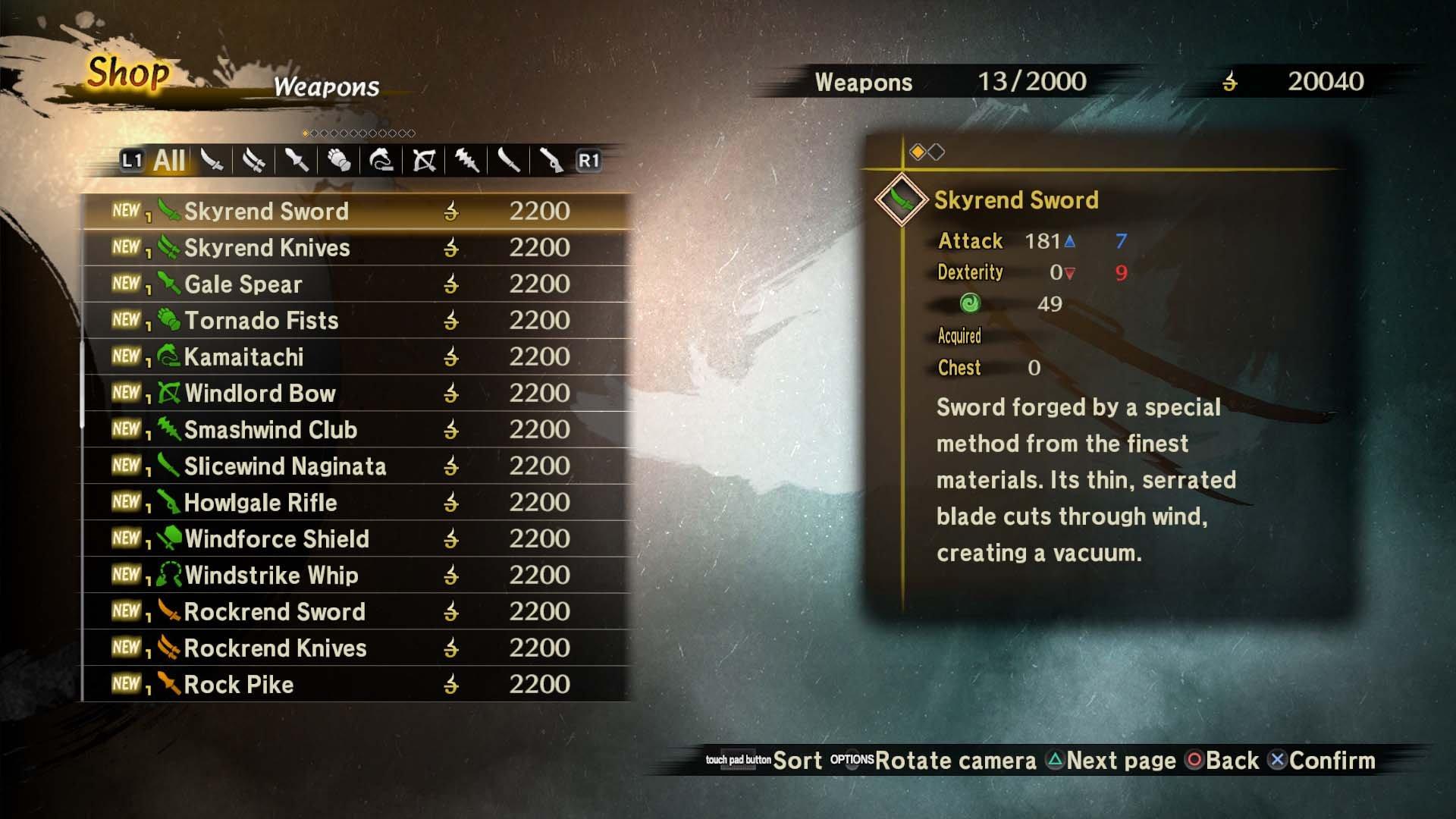Choose the spear category filter icon
The image size is (1456, 819).
[x=296, y=161]
